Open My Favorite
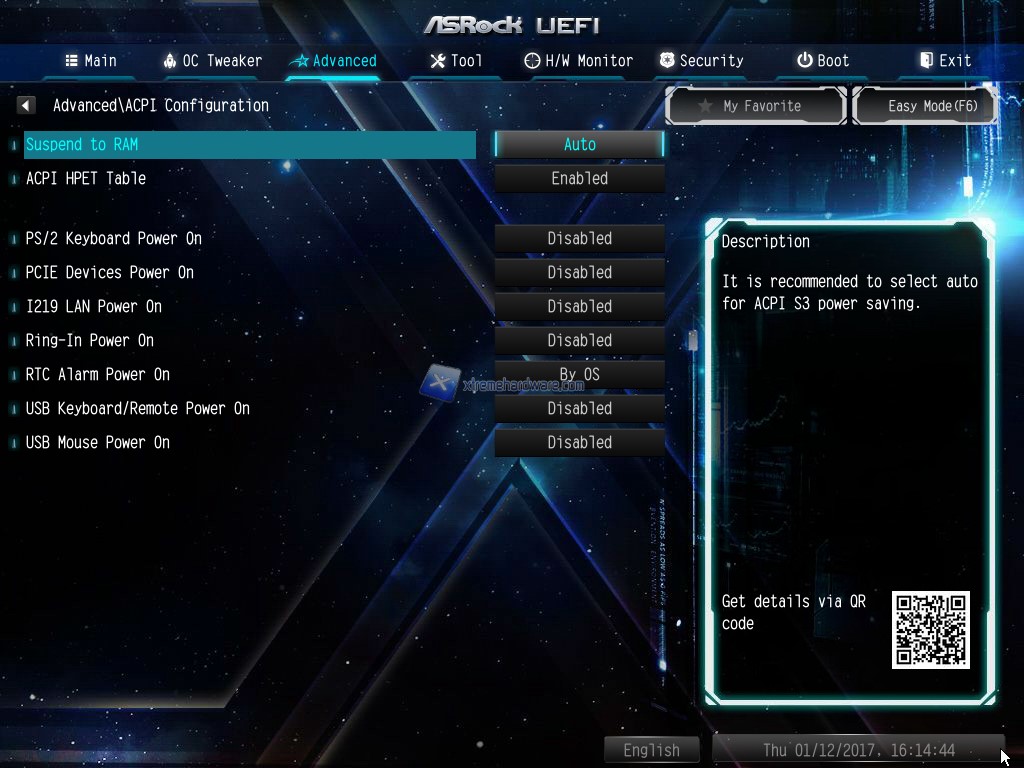1024x768 pixels. click(756, 105)
